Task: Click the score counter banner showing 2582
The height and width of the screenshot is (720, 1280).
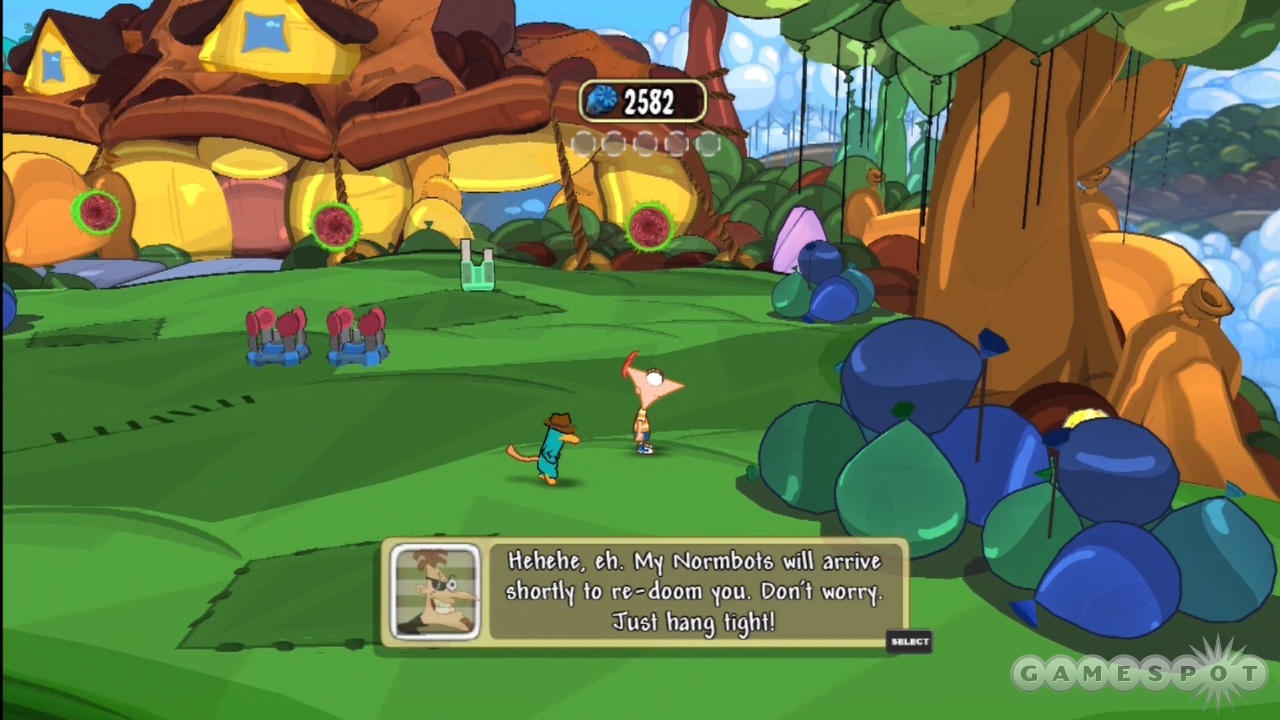Action: tap(643, 100)
